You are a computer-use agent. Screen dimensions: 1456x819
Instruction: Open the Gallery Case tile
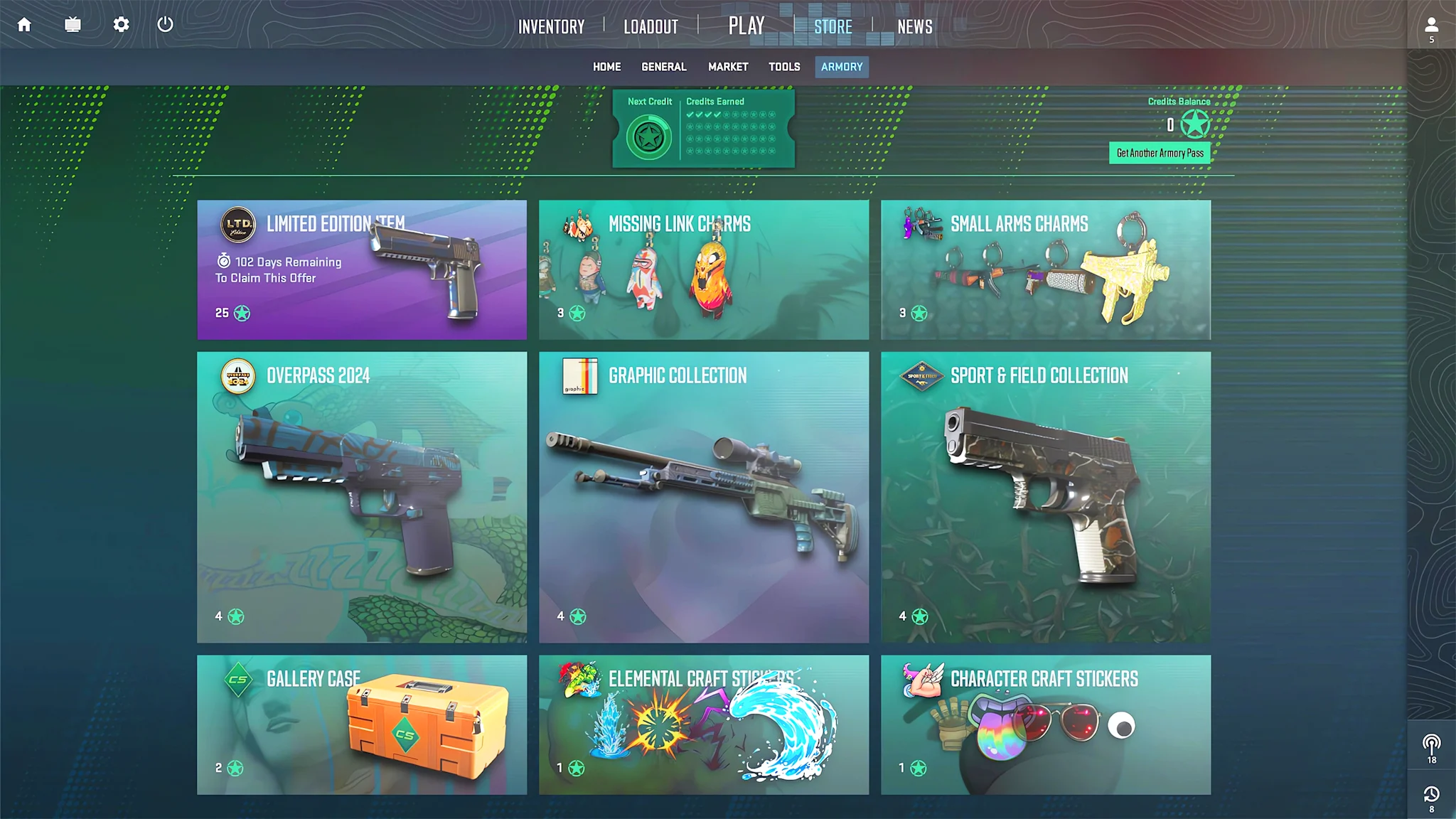pos(361,725)
